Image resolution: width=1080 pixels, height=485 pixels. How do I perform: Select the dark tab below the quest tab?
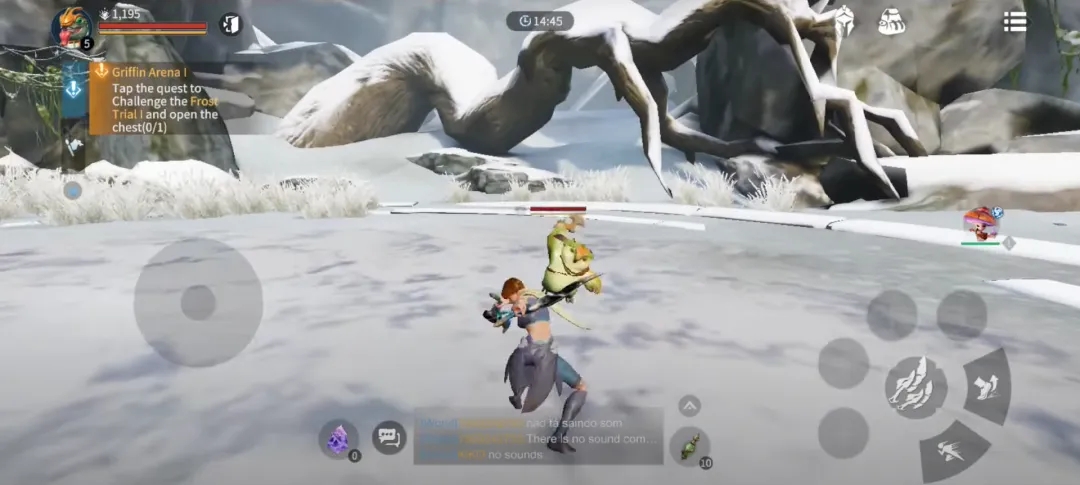pyautogui.click(x=75, y=146)
